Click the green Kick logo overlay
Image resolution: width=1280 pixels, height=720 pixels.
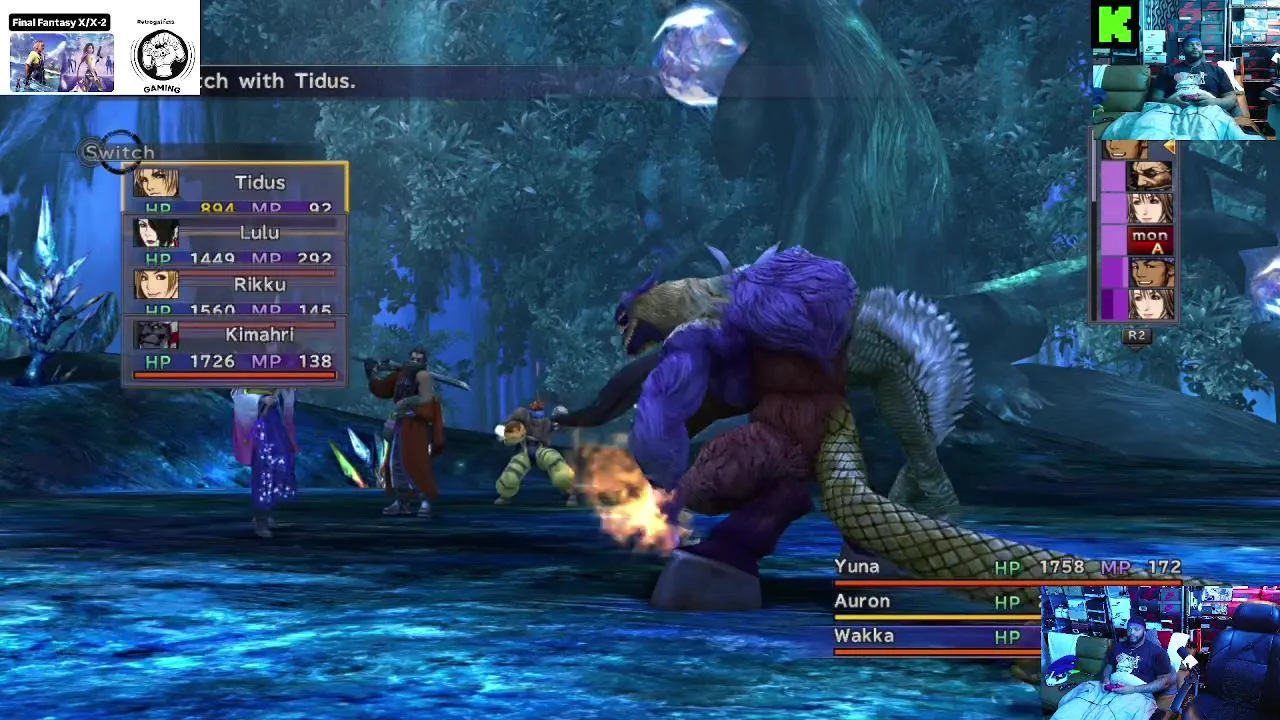(x=1115, y=24)
